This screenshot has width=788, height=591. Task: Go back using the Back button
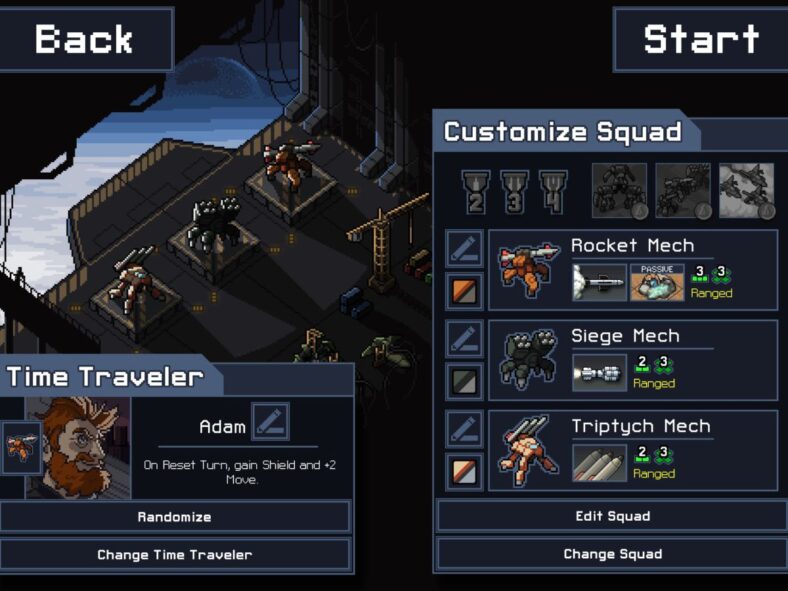pyautogui.click(x=85, y=39)
